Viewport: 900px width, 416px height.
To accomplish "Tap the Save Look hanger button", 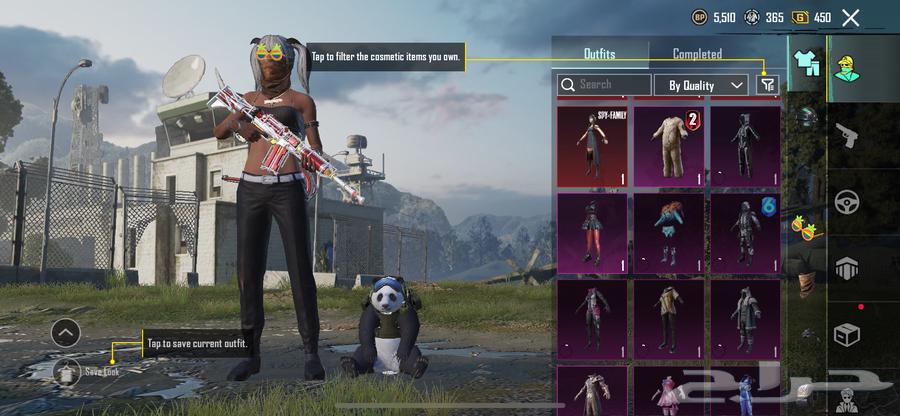I will (66, 371).
